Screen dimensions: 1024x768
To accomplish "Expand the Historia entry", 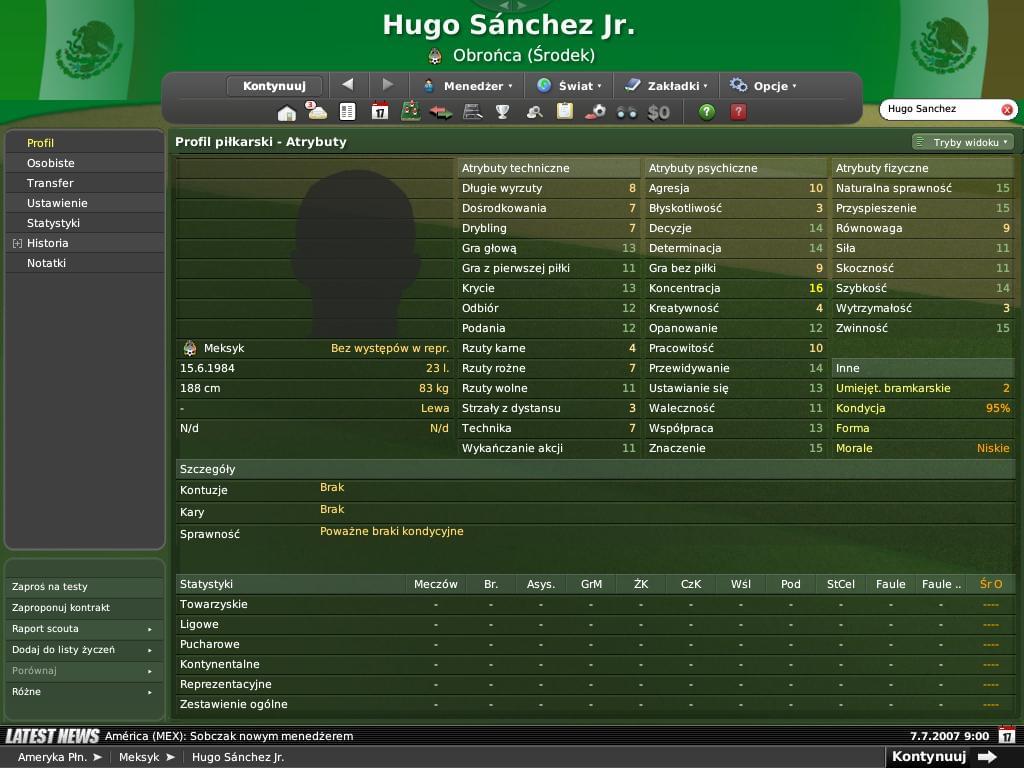I will pyautogui.click(x=18, y=243).
